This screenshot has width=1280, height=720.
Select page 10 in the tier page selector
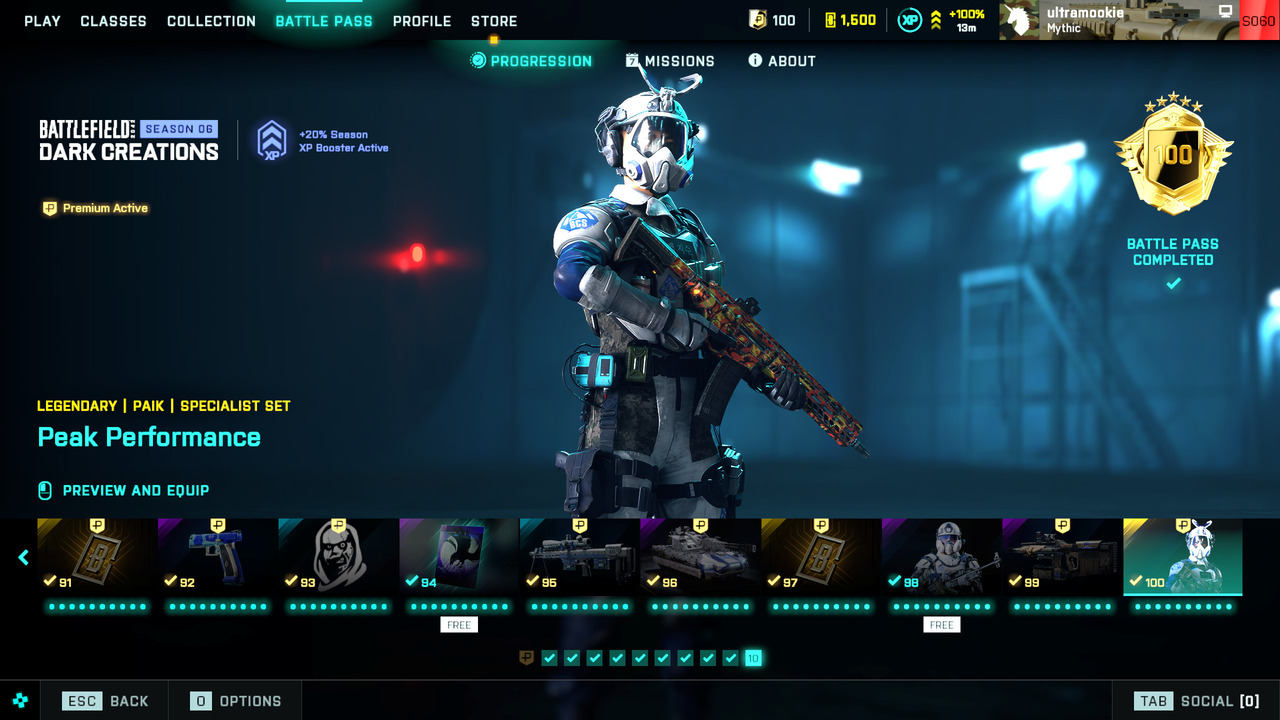point(752,658)
